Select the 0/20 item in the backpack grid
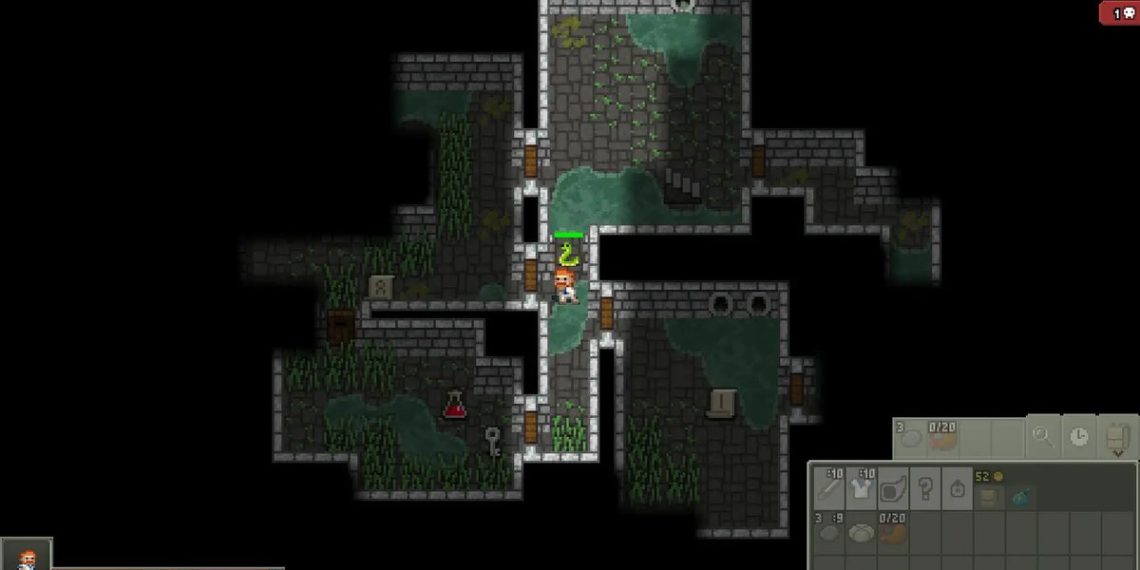 [x=893, y=531]
